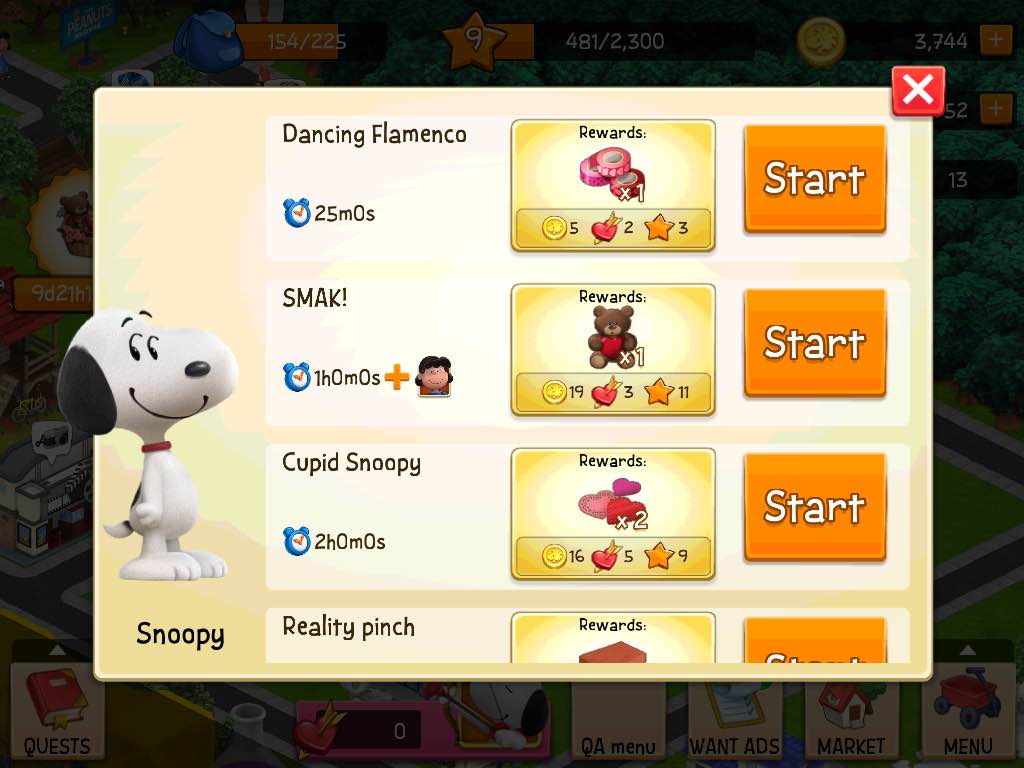The height and width of the screenshot is (768, 1024).
Task: View Cupid Snoopy hearts rewards panel
Action: coord(613,513)
